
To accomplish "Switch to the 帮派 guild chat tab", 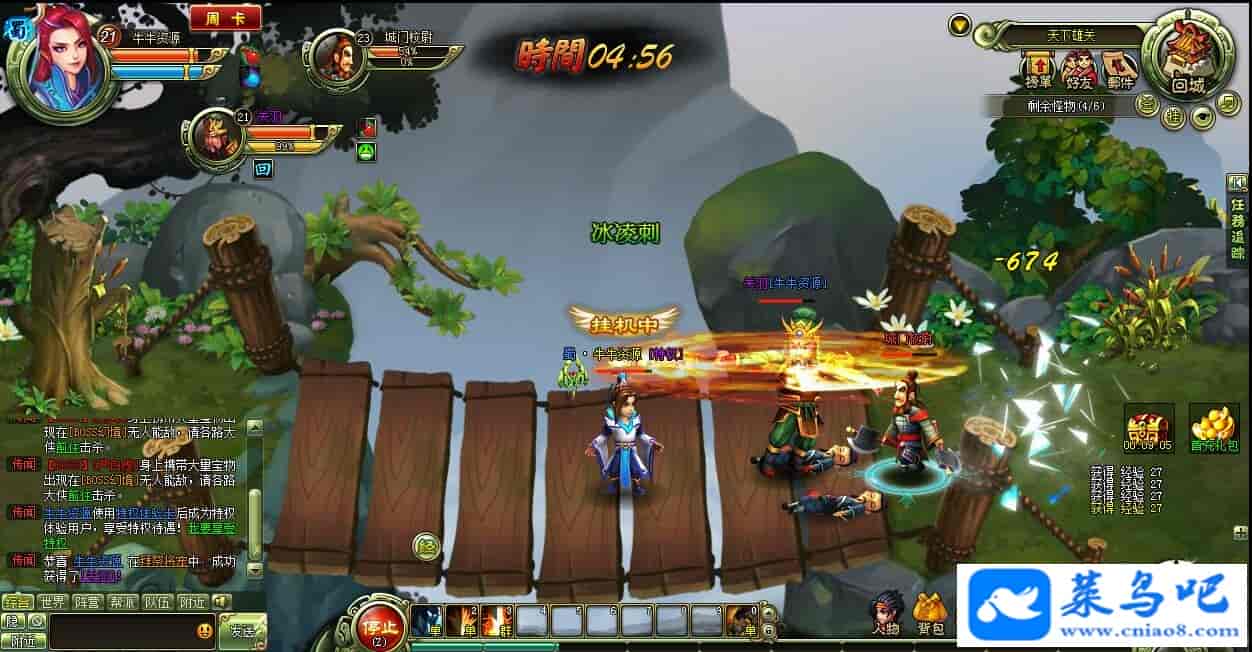I will (121, 602).
